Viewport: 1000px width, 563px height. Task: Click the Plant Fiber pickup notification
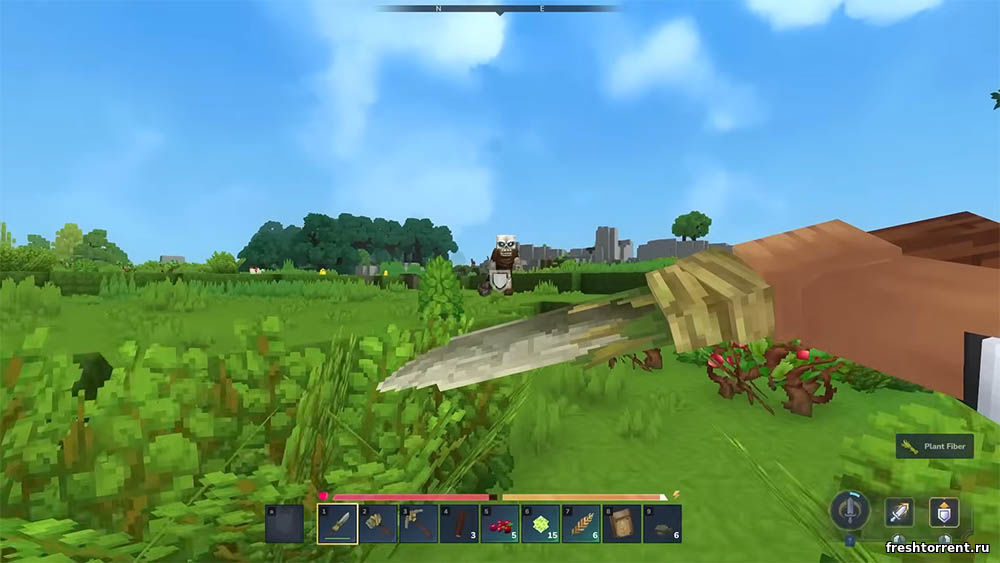(x=935, y=446)
